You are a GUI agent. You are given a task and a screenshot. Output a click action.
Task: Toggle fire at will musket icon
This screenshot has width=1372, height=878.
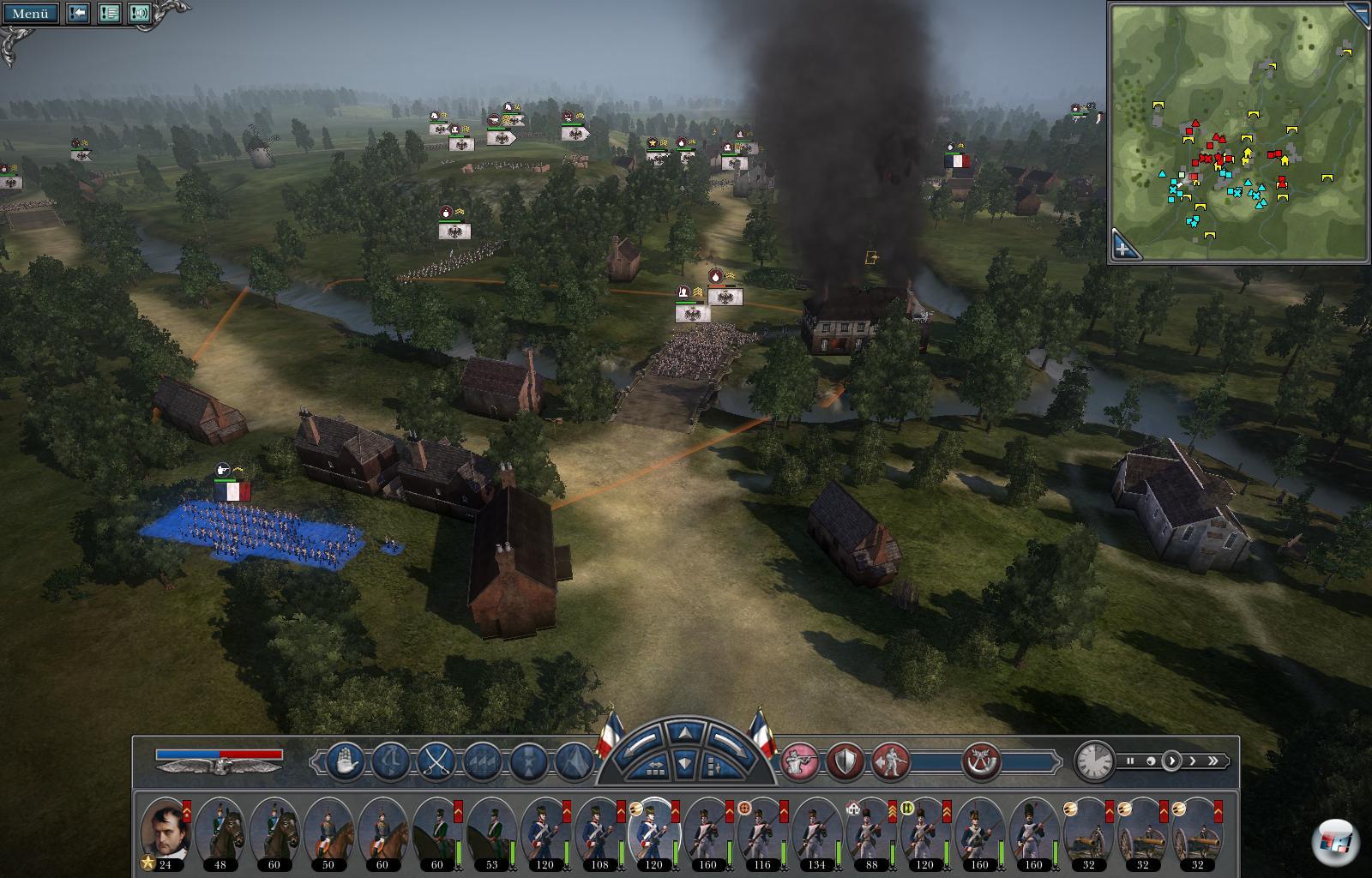[x=800, y=761]
